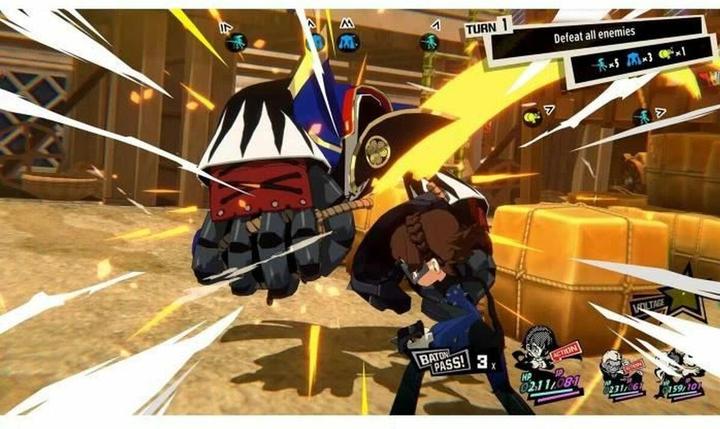Choose the party member with 231 HP
Image resolution: width=720 pixels, height=429 pixels.
(x=621, y=374)
